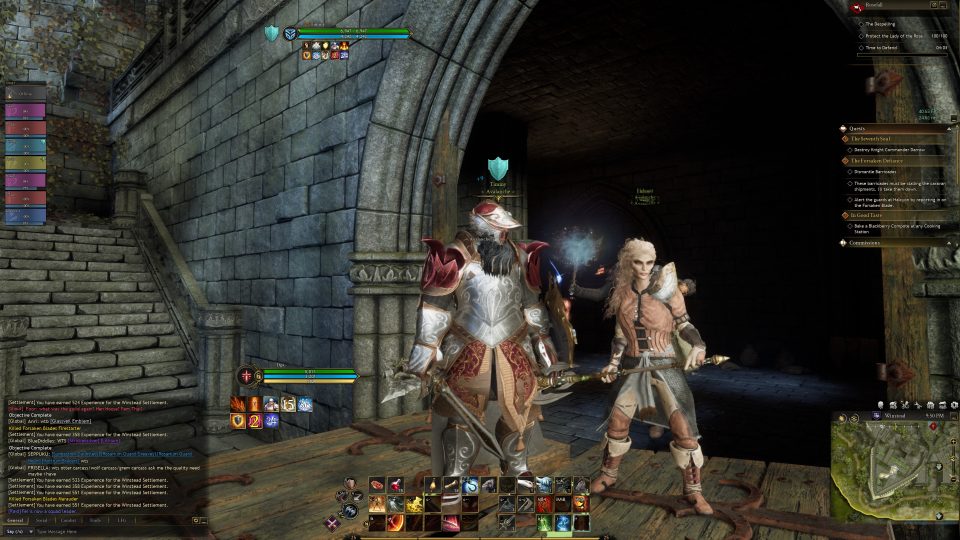Use the raw meat food item
Screen dimensions: 960x540
tap(377, 485)
